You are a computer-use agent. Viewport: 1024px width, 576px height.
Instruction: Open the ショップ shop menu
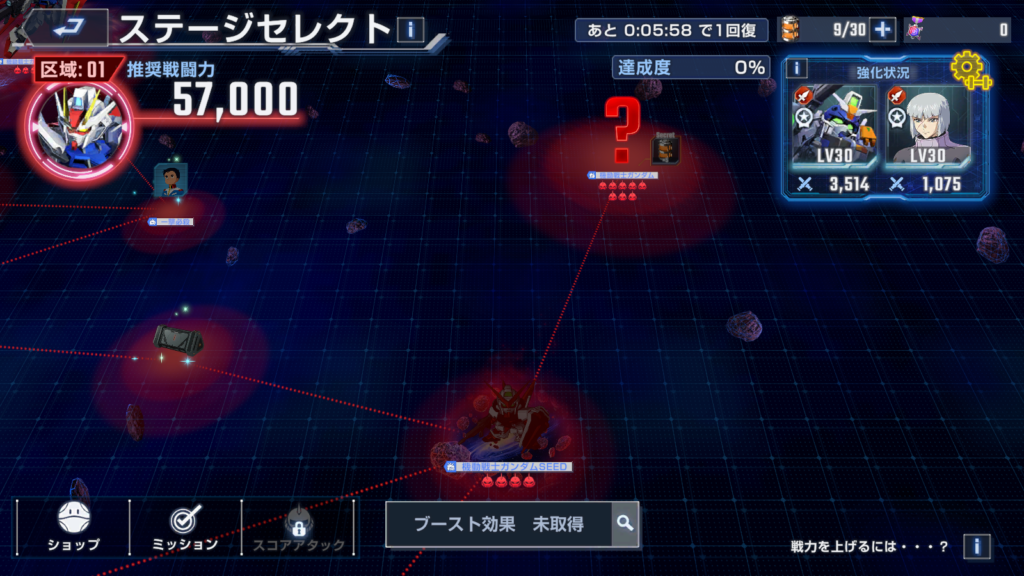pos(74,527)
